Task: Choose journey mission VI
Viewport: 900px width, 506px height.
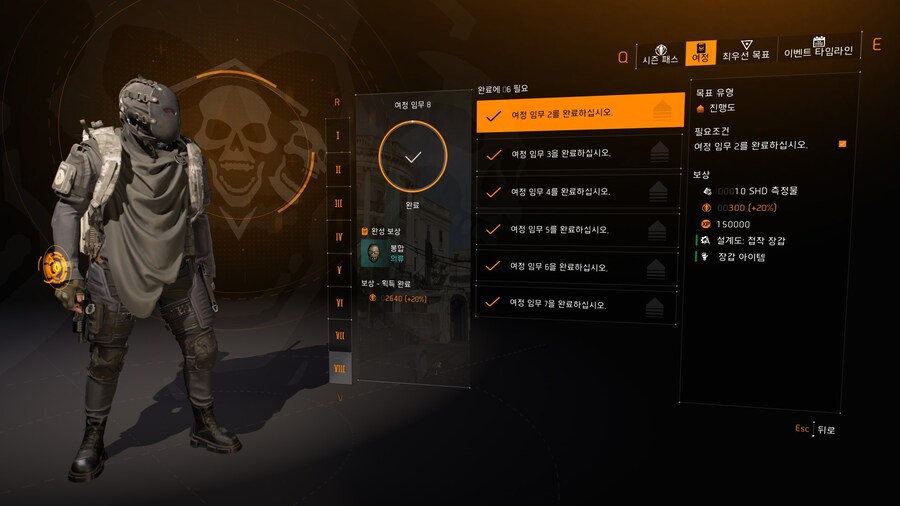Action: (x=339, y=303)
